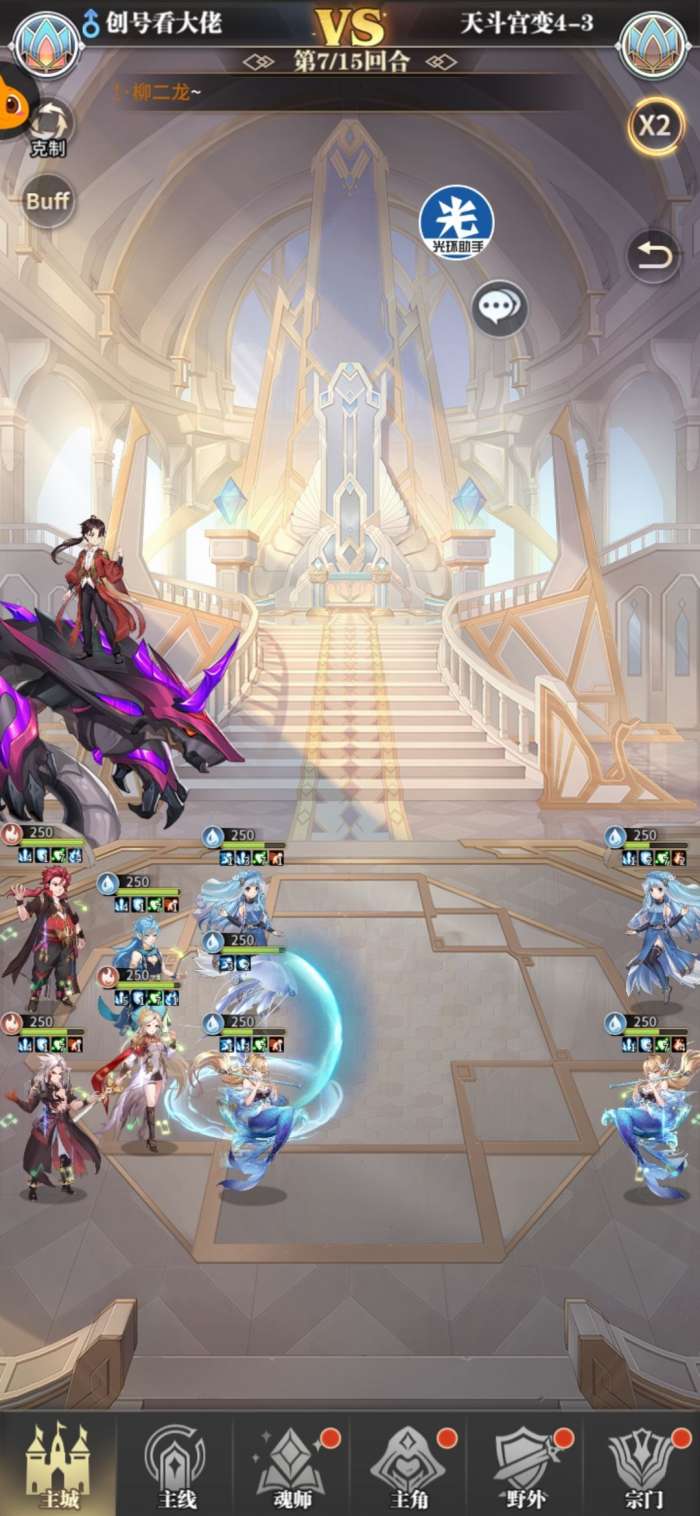The width and height of the screenshot is (700, 1516).
Task: Open the chat speech bubble
Action: tap(499, 308)
